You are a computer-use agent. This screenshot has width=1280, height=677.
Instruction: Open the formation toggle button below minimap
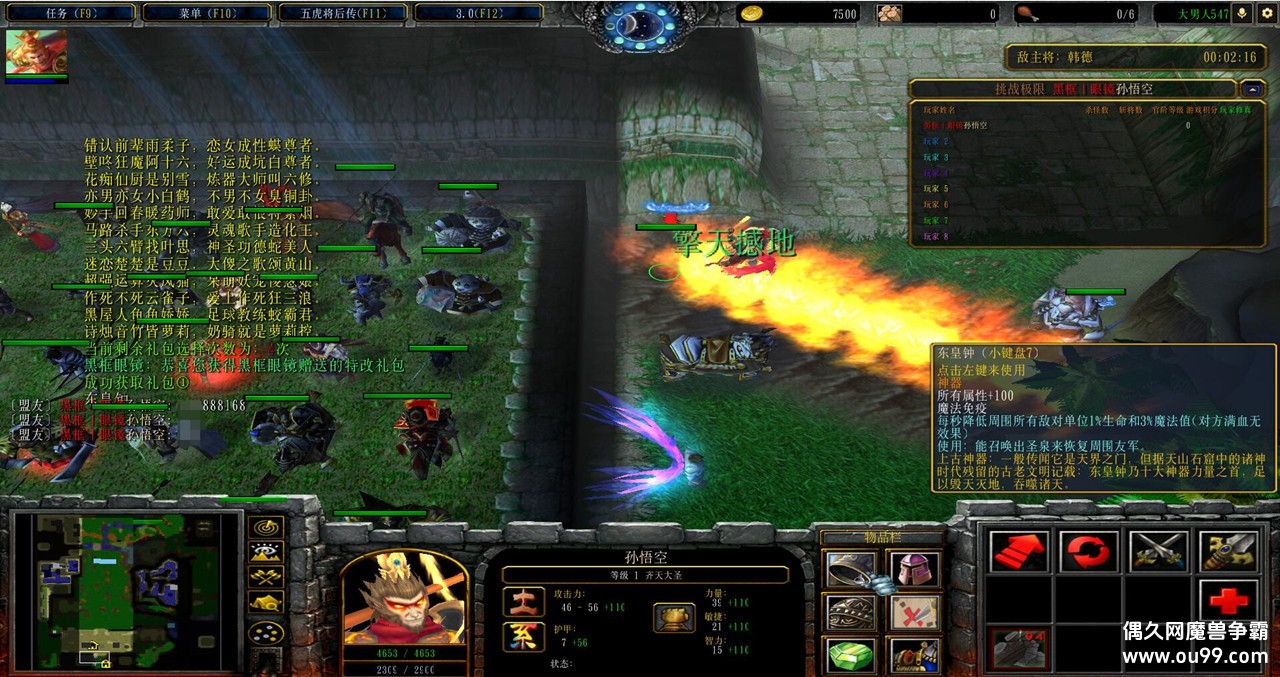point(266,633)
